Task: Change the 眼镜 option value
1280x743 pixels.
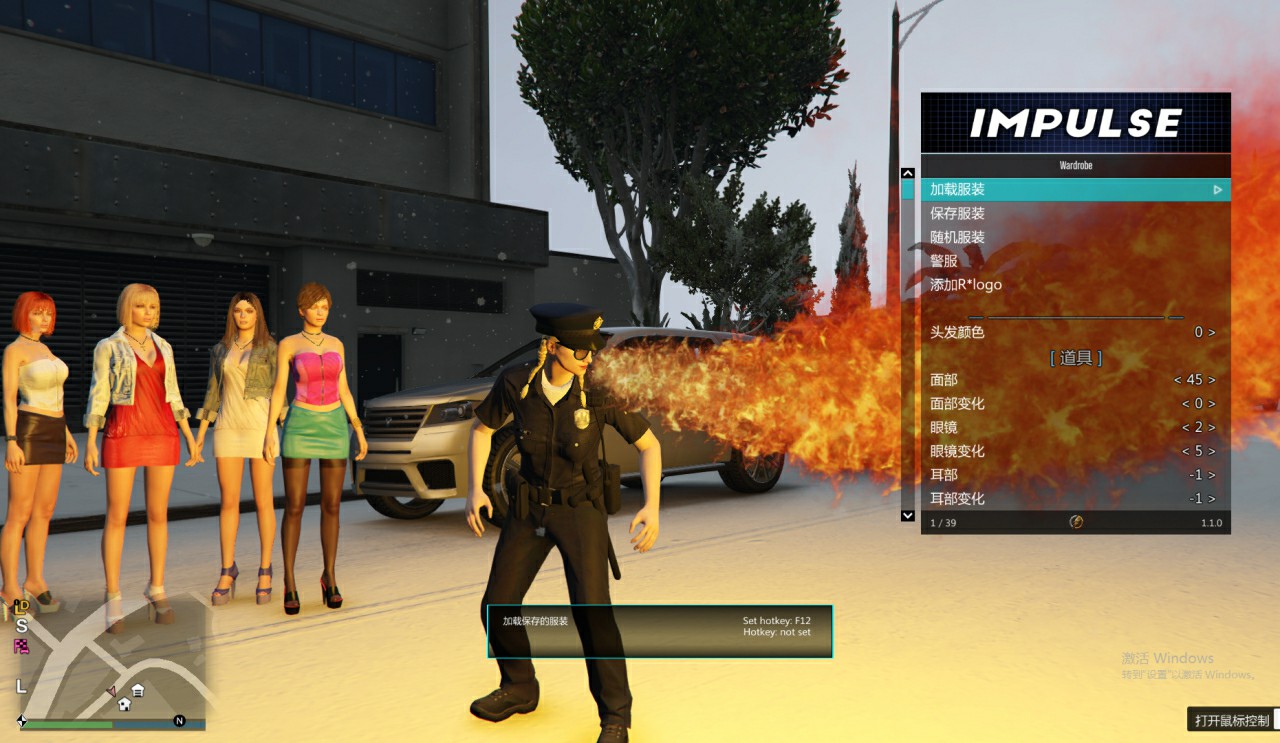Action: click(1075, 428)
